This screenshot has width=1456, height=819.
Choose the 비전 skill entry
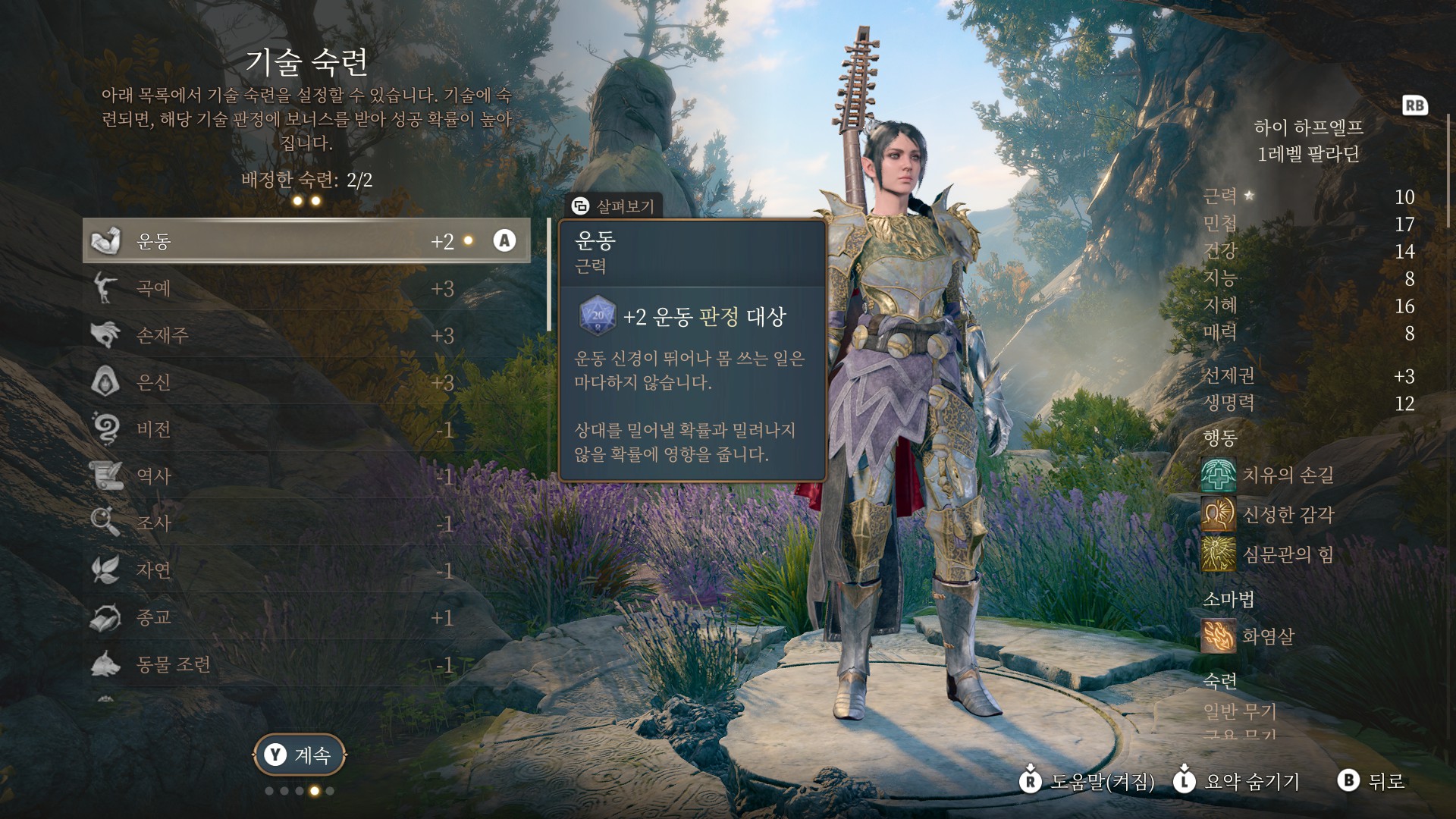(306, 429)
